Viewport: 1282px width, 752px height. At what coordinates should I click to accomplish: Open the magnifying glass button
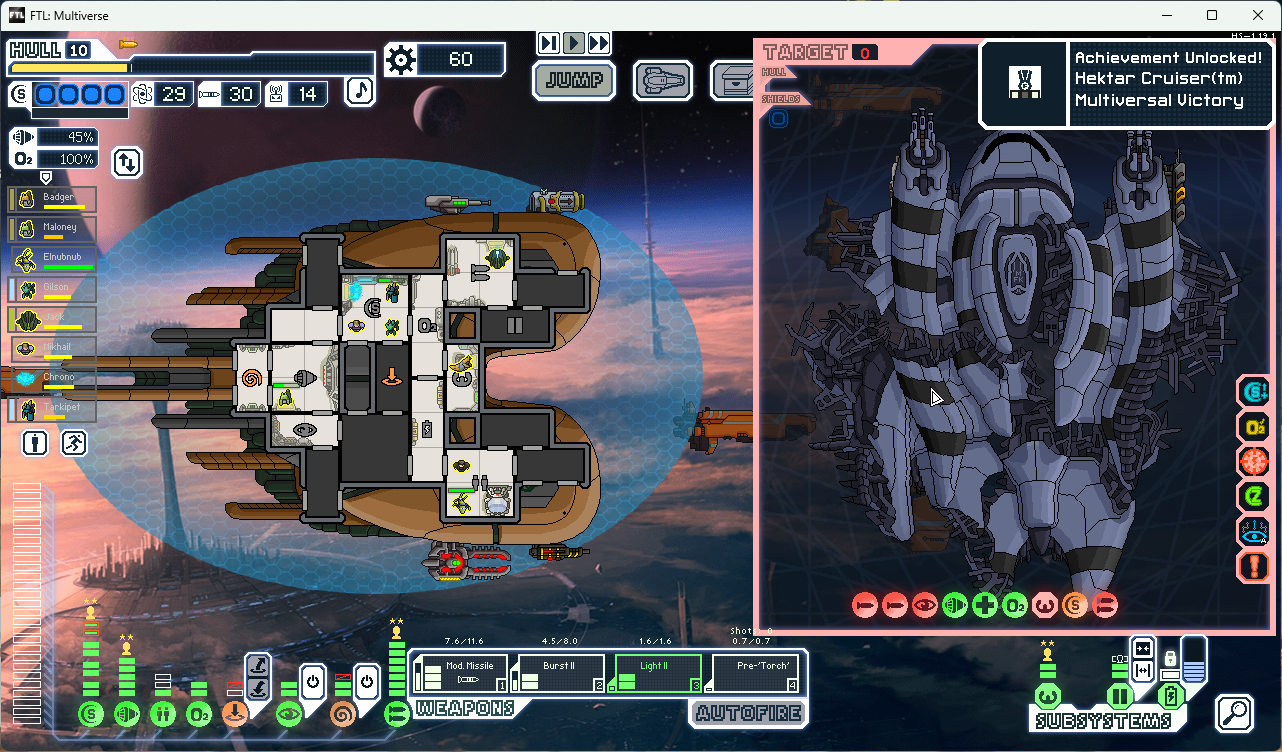coord(1235,713)
